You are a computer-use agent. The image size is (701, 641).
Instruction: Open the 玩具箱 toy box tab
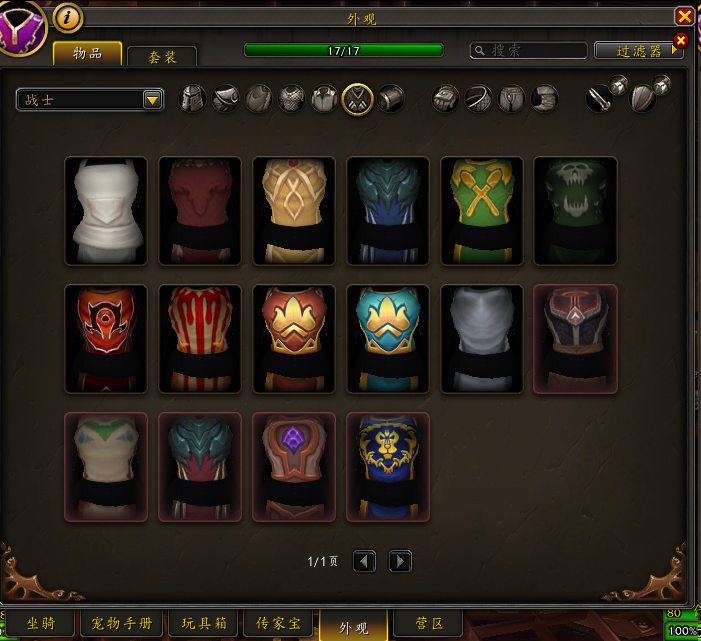tap(205, 624)
